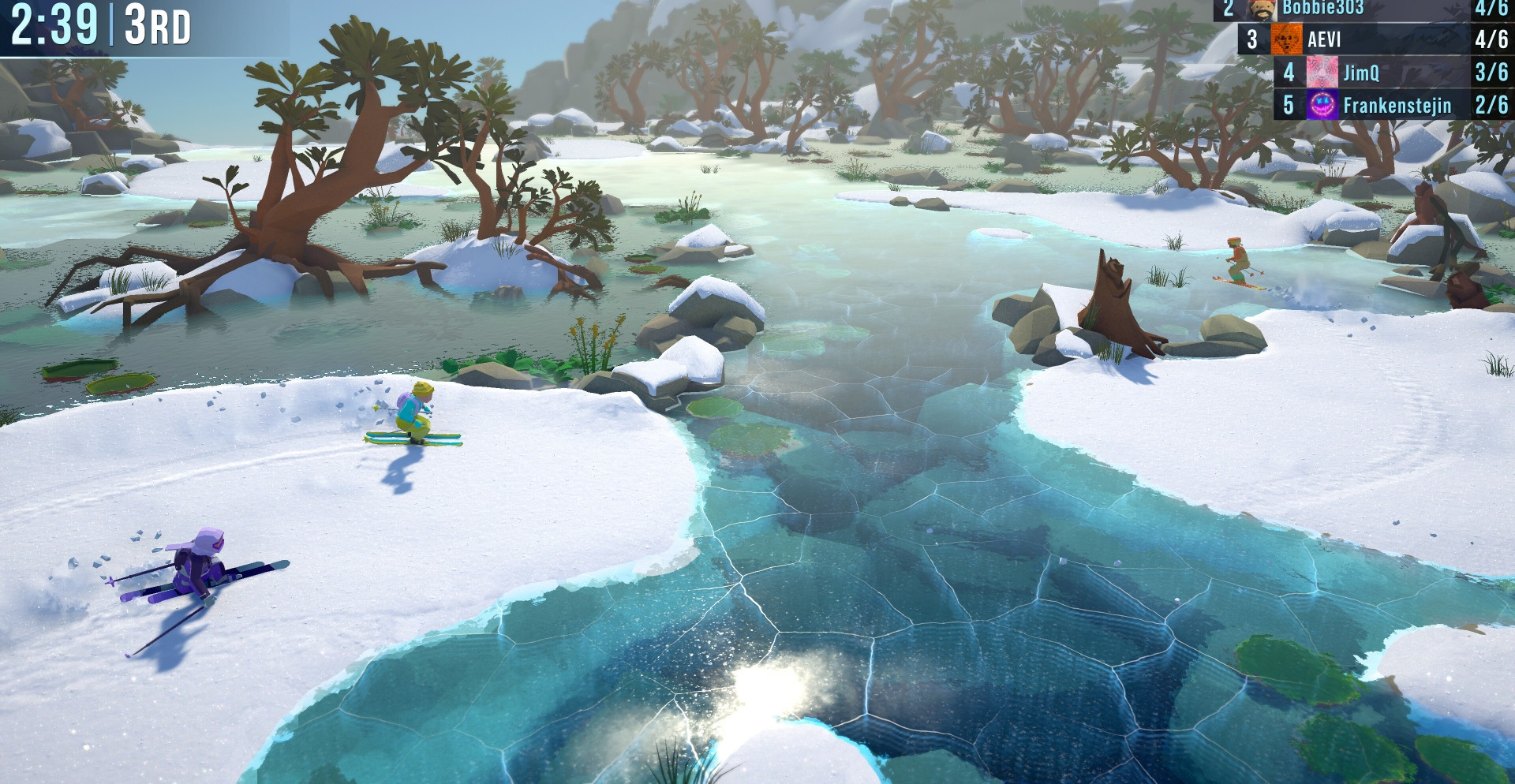Click Bobbie303's name in the leaderboard

click(x=1322, y=8)
